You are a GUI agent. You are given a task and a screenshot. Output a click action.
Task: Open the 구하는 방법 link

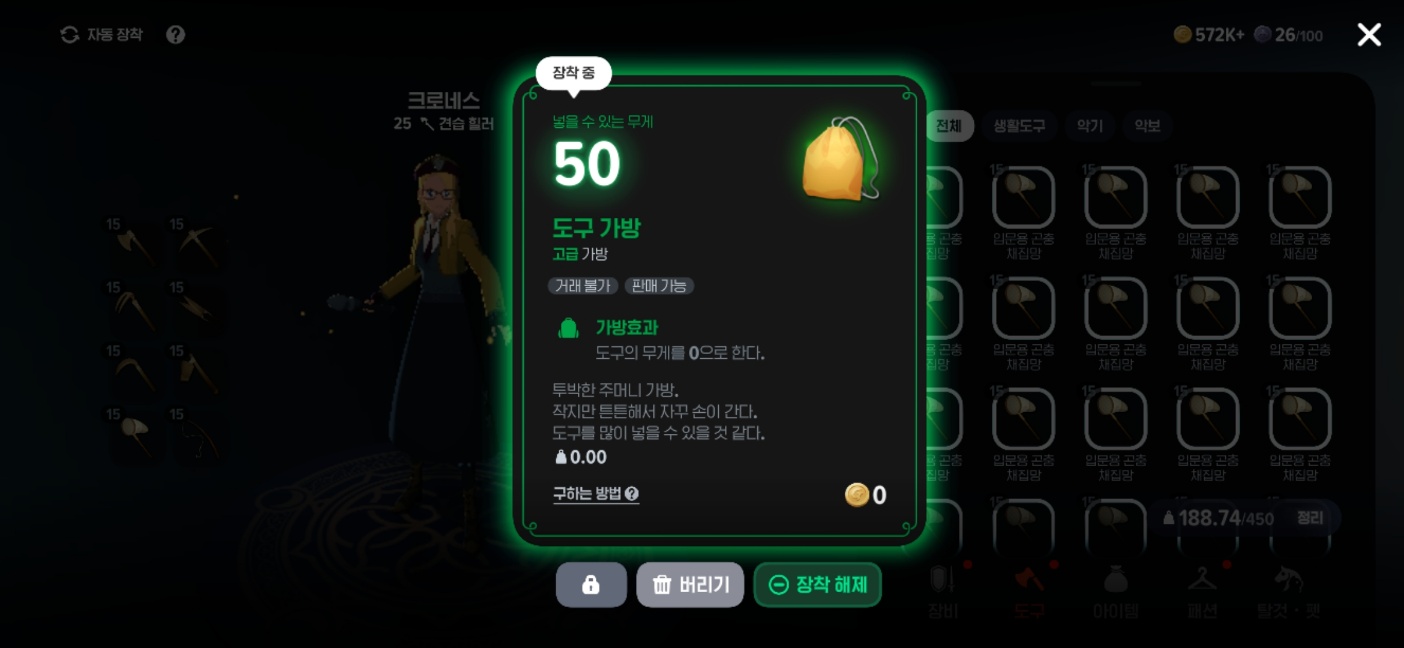click(x=596, y=494)
